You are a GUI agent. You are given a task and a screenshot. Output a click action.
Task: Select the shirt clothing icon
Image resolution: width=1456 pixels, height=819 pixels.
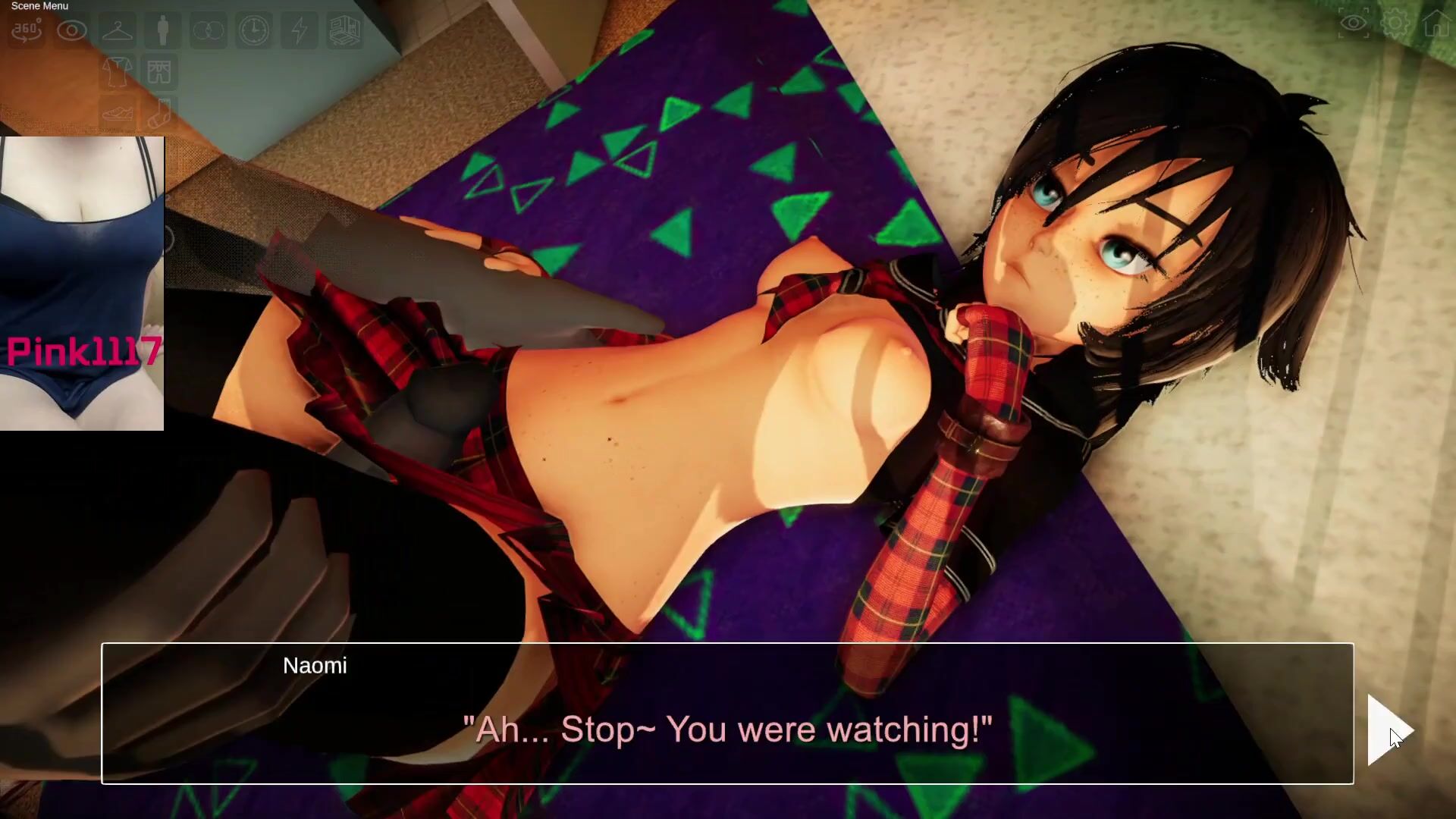(x=118, y=72)
